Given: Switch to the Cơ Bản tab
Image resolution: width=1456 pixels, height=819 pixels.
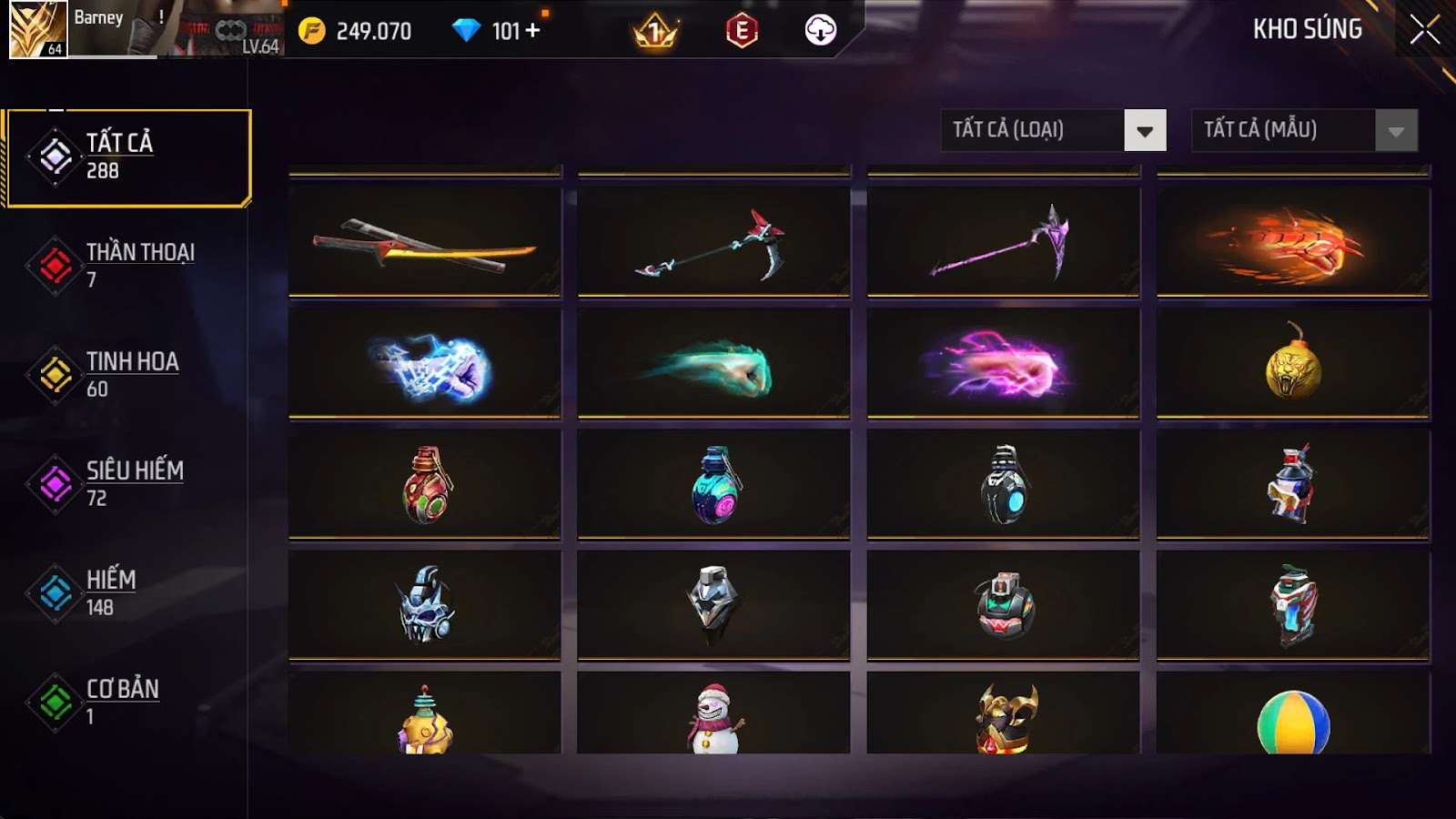Looking at the screenshot, I should pos(127,703).
